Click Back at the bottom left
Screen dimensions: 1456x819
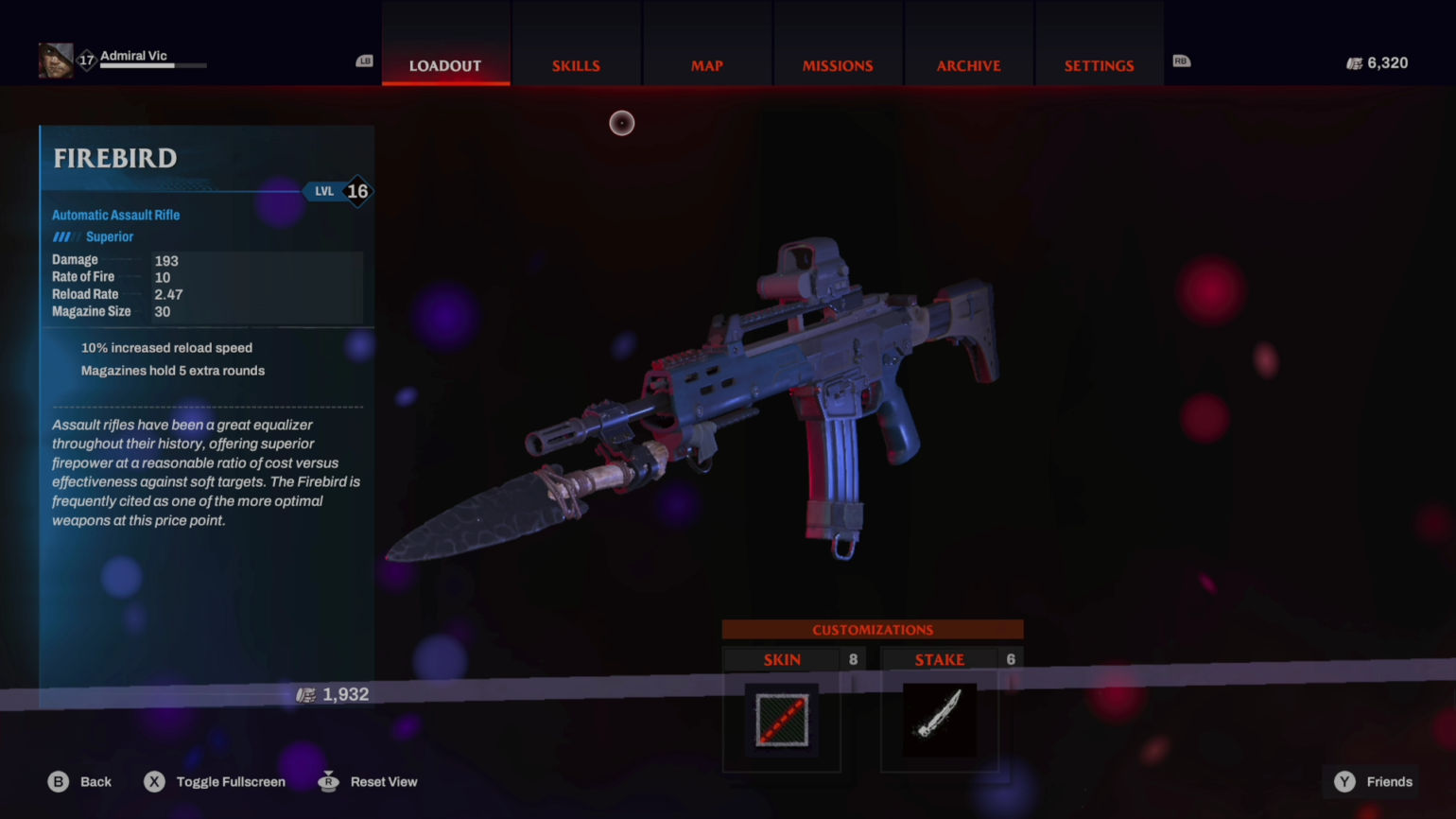(x=95, y=781)
